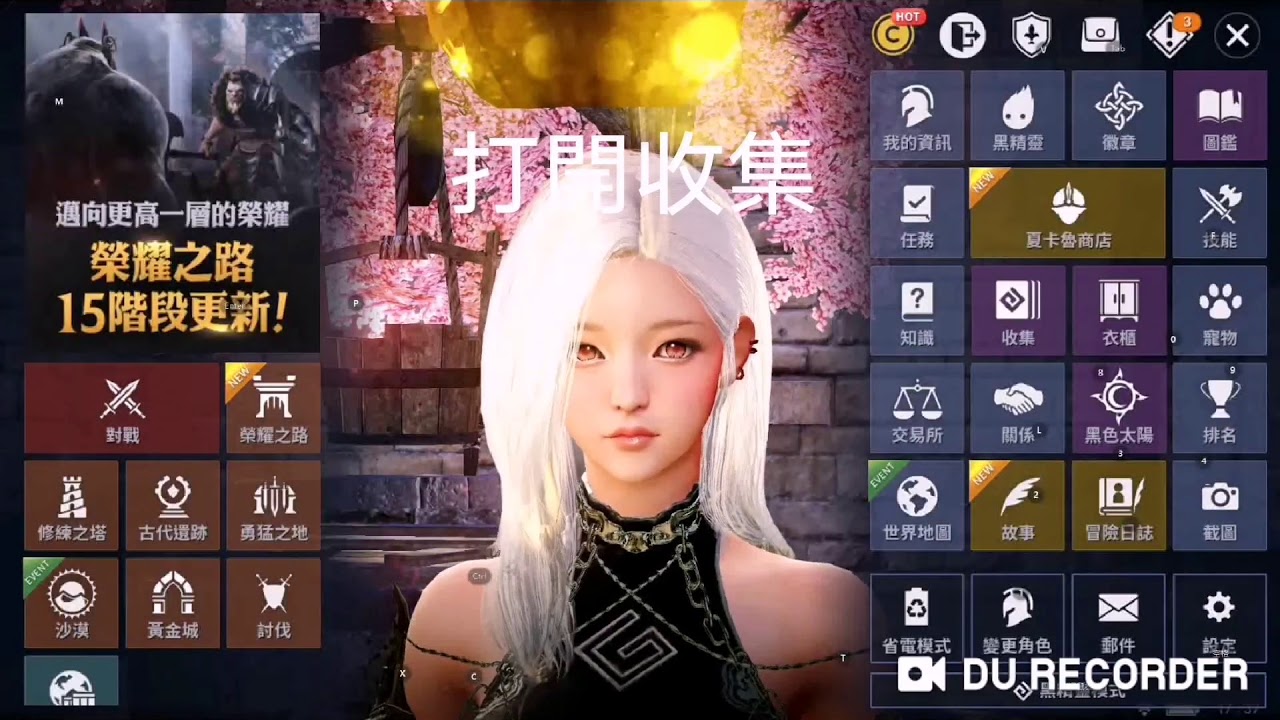This screenshot has width=1280, height=720.
Task: Click the 變更角色 change character button
Action: (1018, 618)
